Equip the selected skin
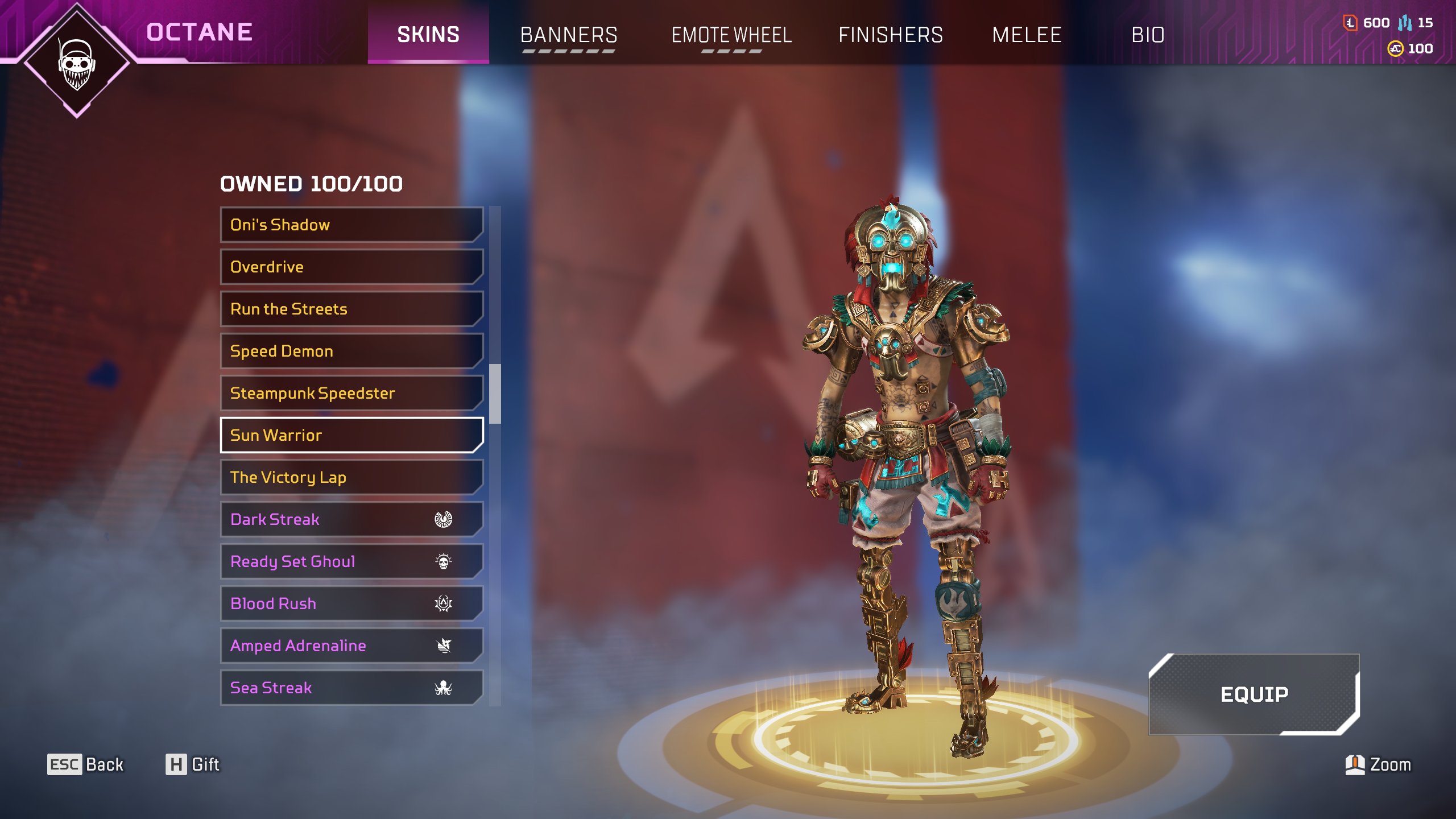The height and width of the screenshot is (819, 1456). pos(1254,694)
